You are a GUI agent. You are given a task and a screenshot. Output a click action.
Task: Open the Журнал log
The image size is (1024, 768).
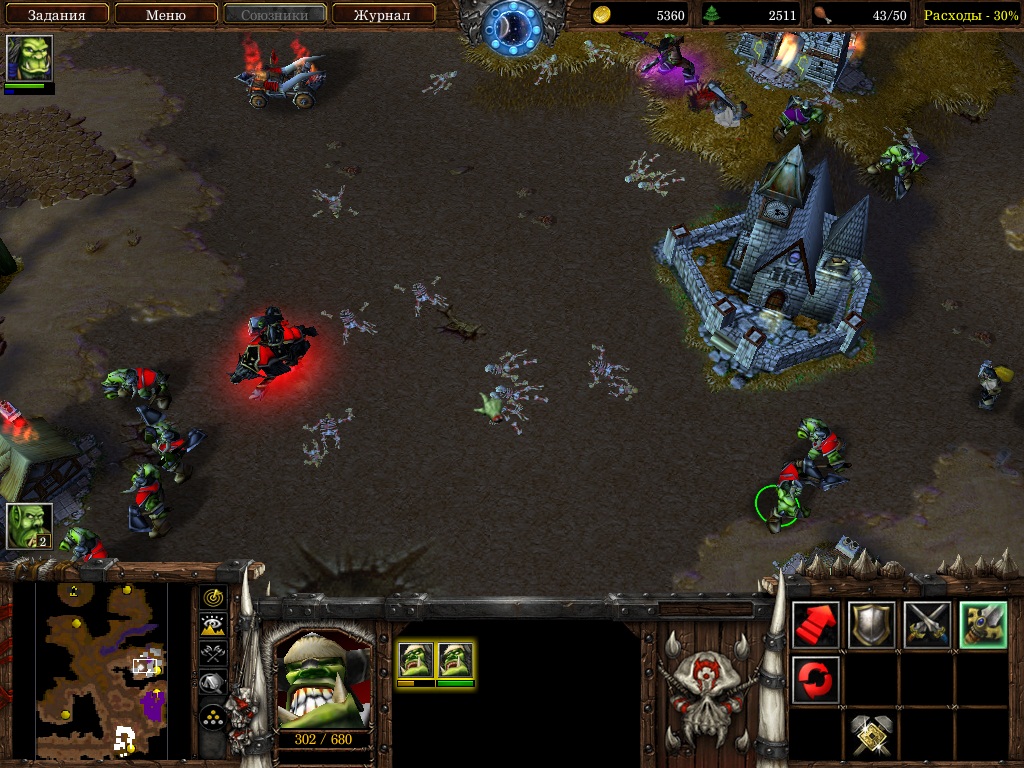point(384,15)
